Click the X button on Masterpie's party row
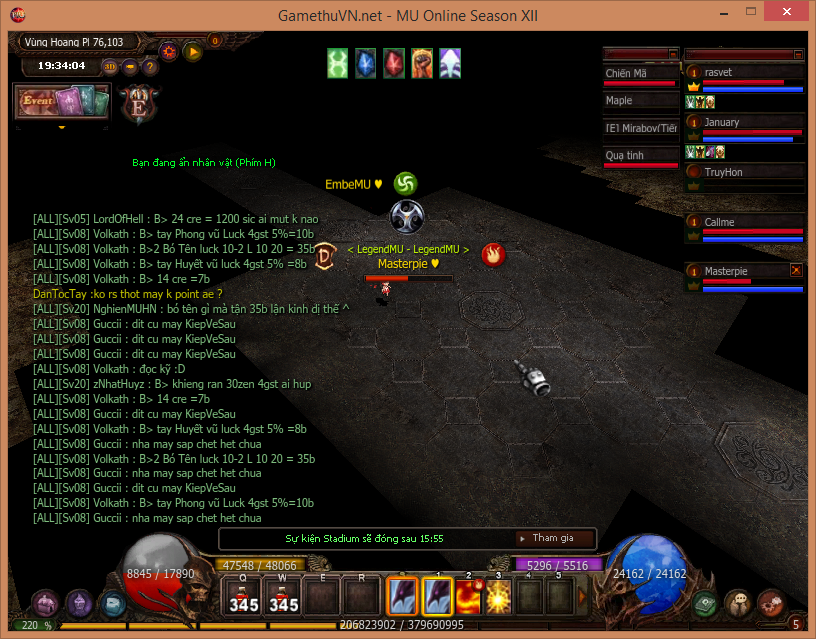Image resolution: width=816 pixels, height=639 pixels. tap(796, 270)
